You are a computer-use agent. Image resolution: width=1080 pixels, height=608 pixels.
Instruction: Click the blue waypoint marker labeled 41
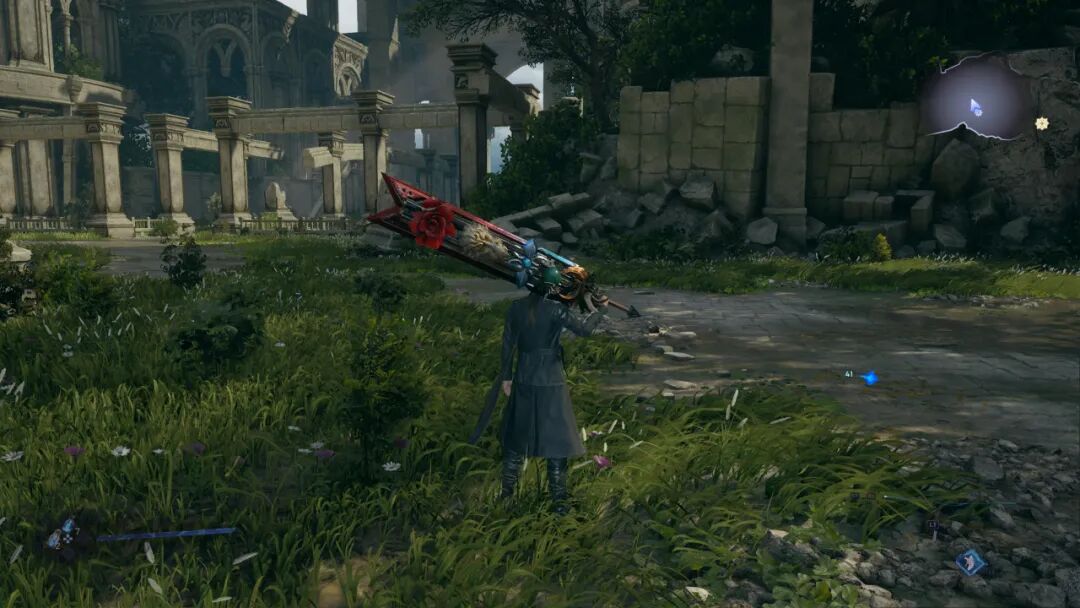868,378
